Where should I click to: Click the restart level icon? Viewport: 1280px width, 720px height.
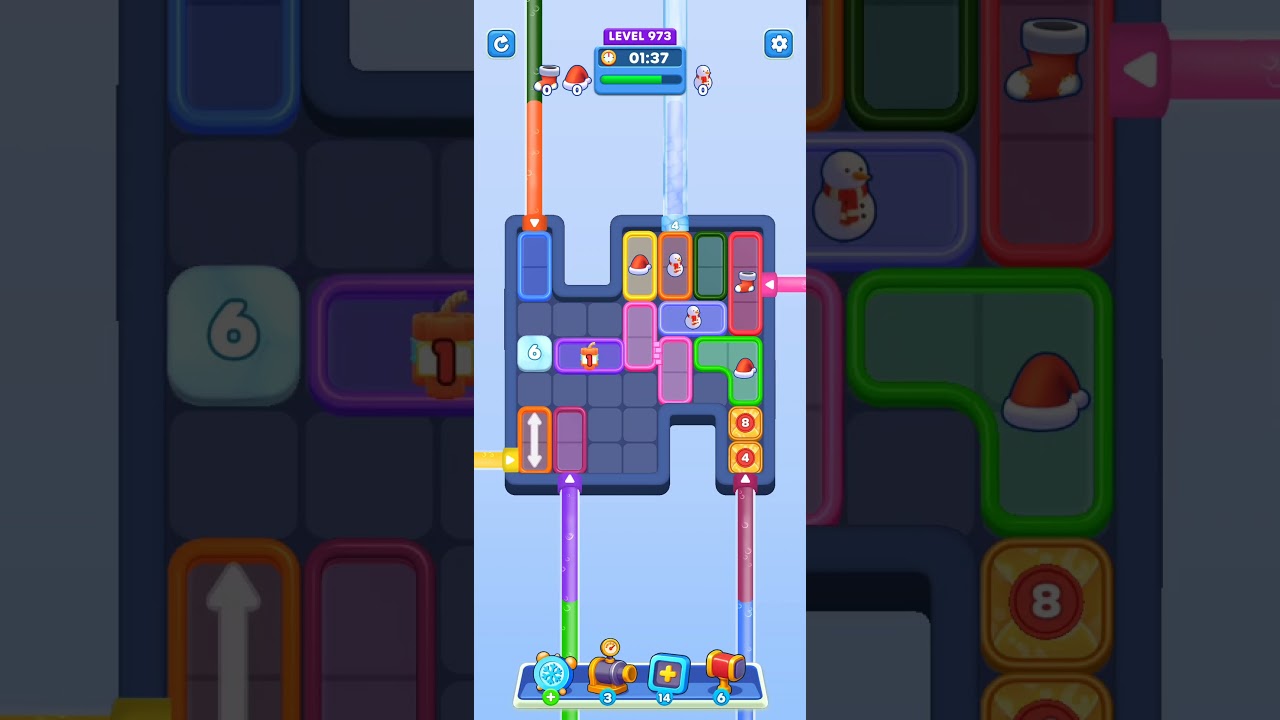pos(501,44)
